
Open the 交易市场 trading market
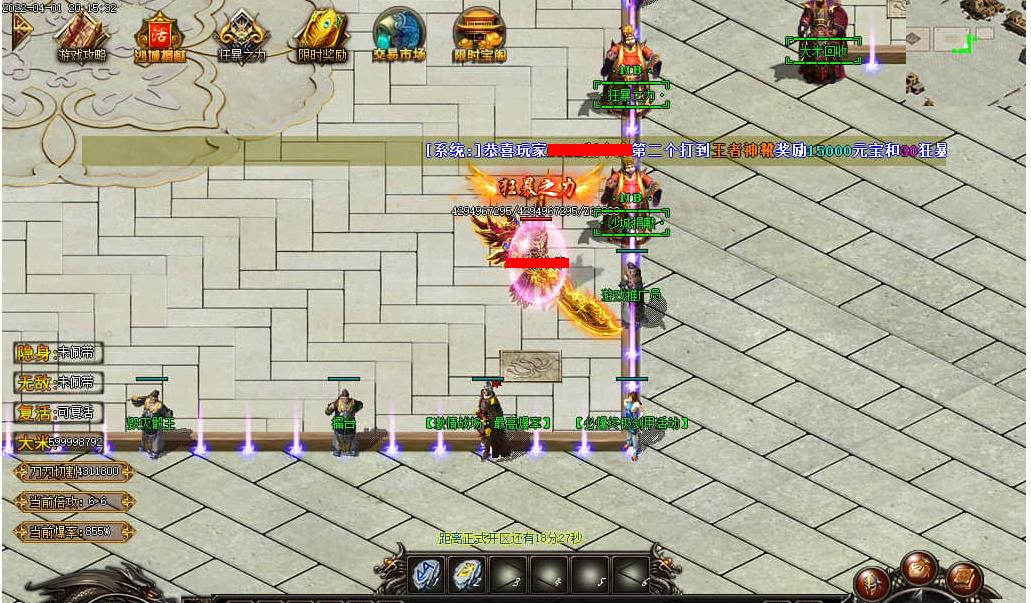pos(400,36)
